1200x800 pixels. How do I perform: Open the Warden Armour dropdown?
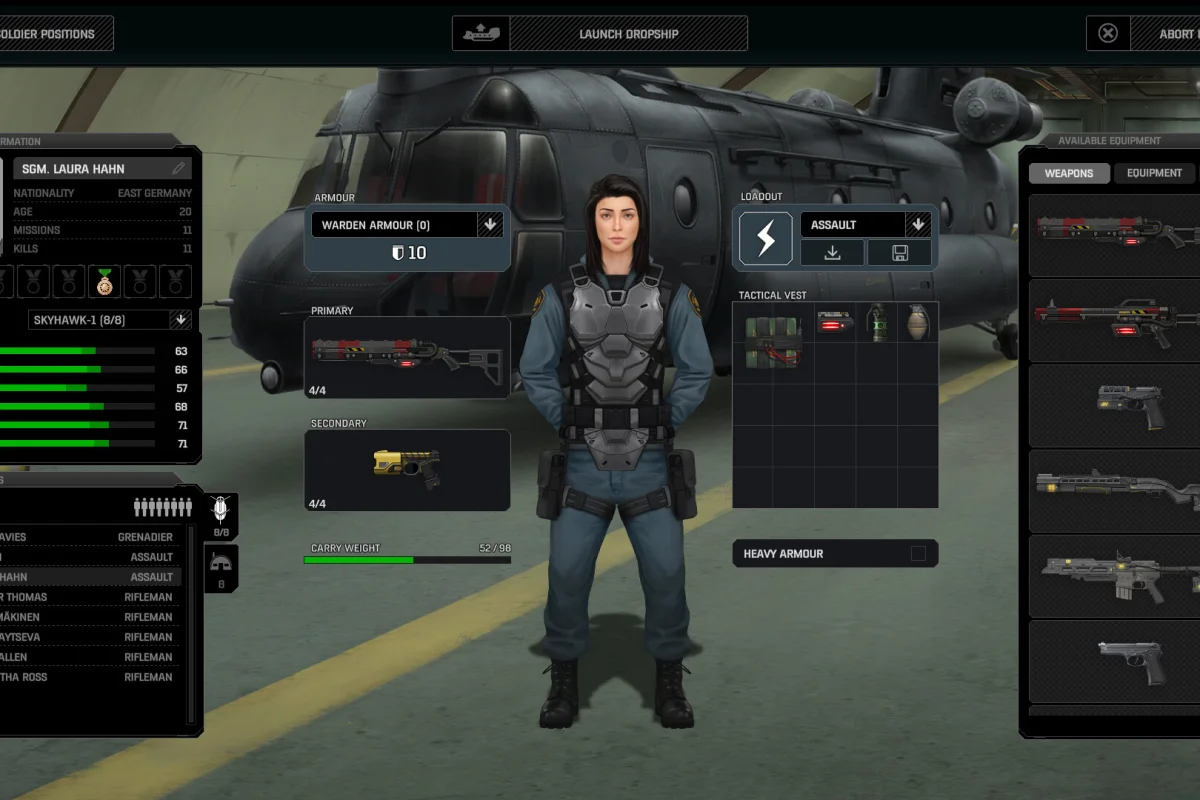click(x=490, y=225)
